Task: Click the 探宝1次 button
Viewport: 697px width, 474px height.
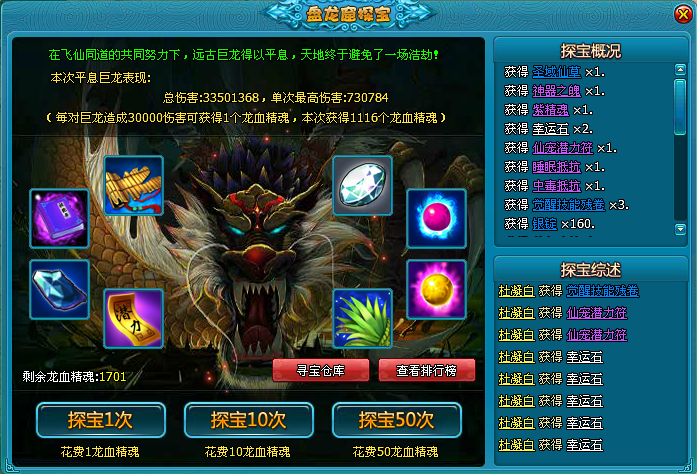Action: tap(87, 420)
